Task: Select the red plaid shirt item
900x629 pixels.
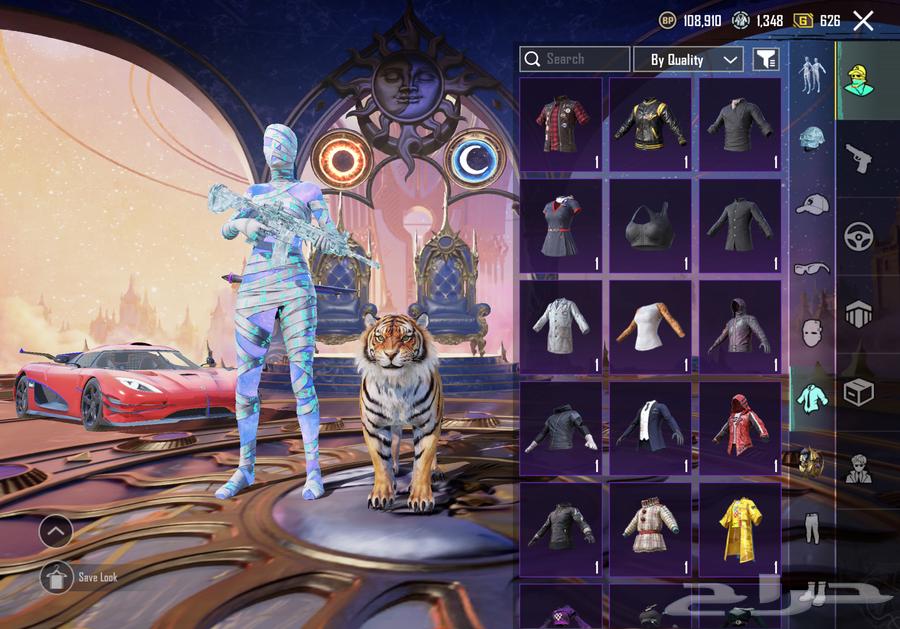Action: point(561,124)
